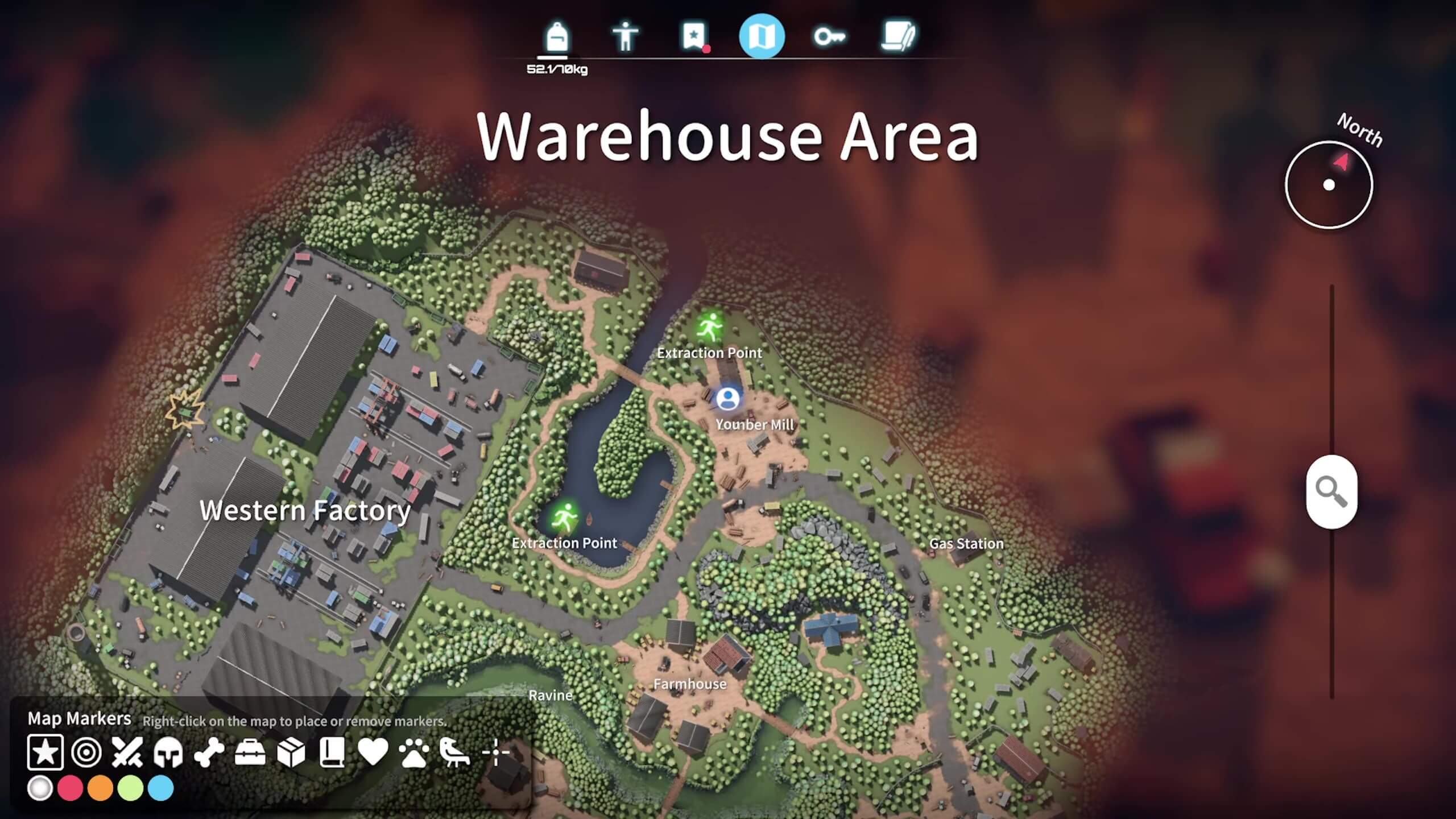This screenshot has width=1456, height=819.
Task: Pick the toolbox map marker
Action: pyautogui.click(x=250, y=752)
